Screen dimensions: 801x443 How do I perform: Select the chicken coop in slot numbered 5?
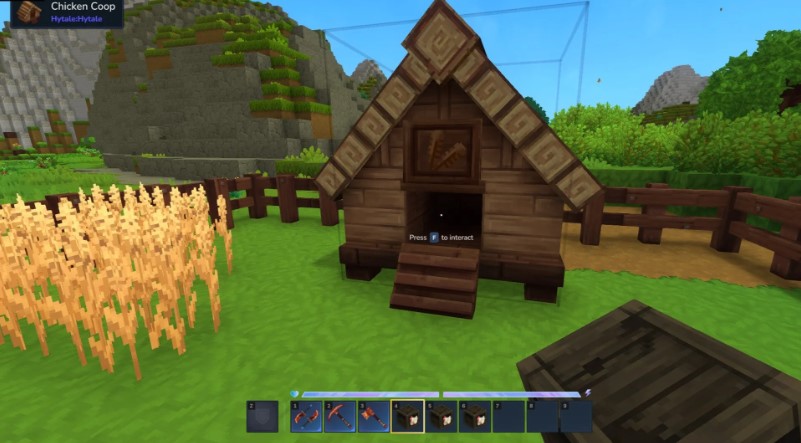click(x=441, y=416)
